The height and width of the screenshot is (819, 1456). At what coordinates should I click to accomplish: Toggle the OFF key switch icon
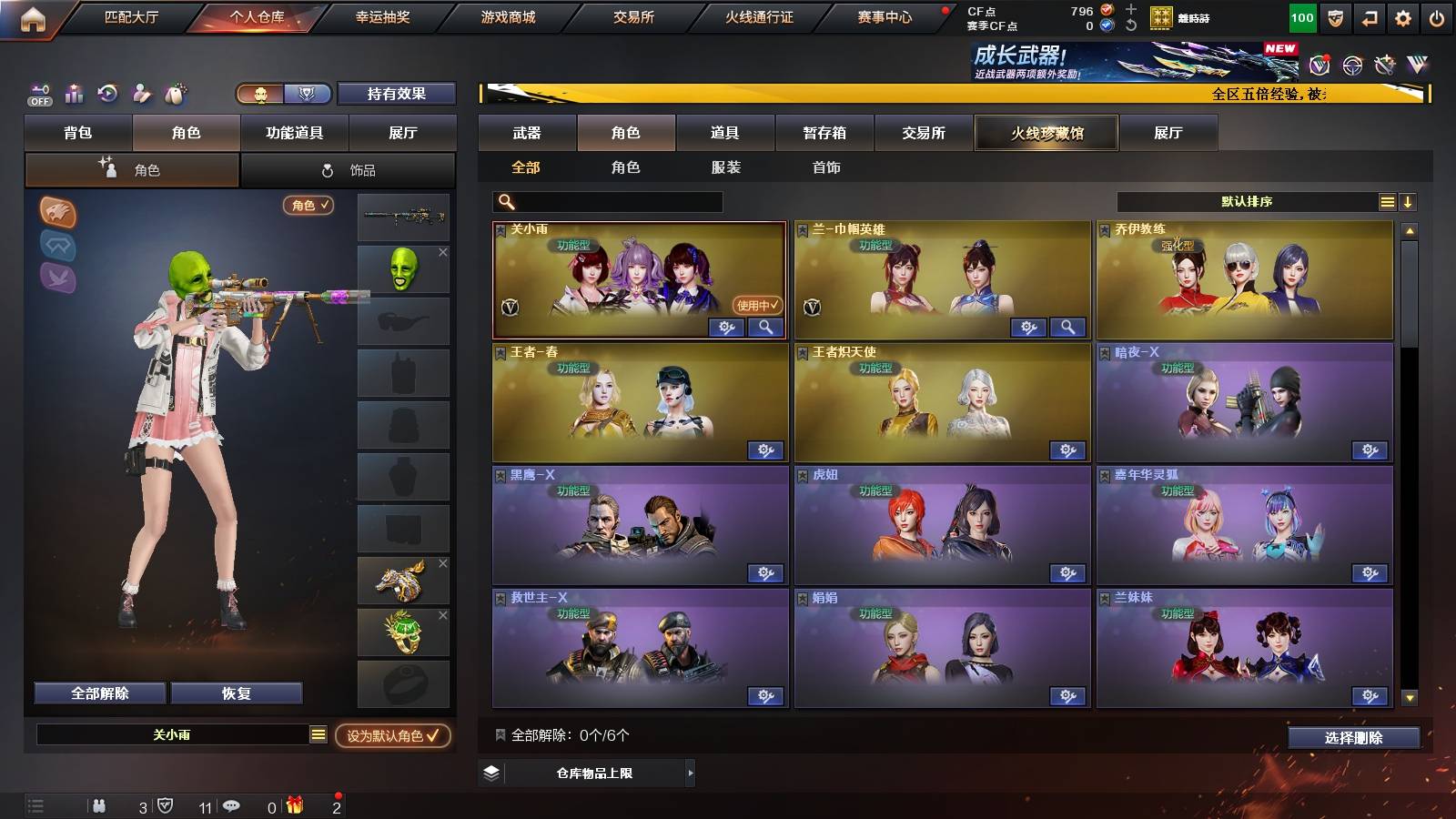[38, 94]
